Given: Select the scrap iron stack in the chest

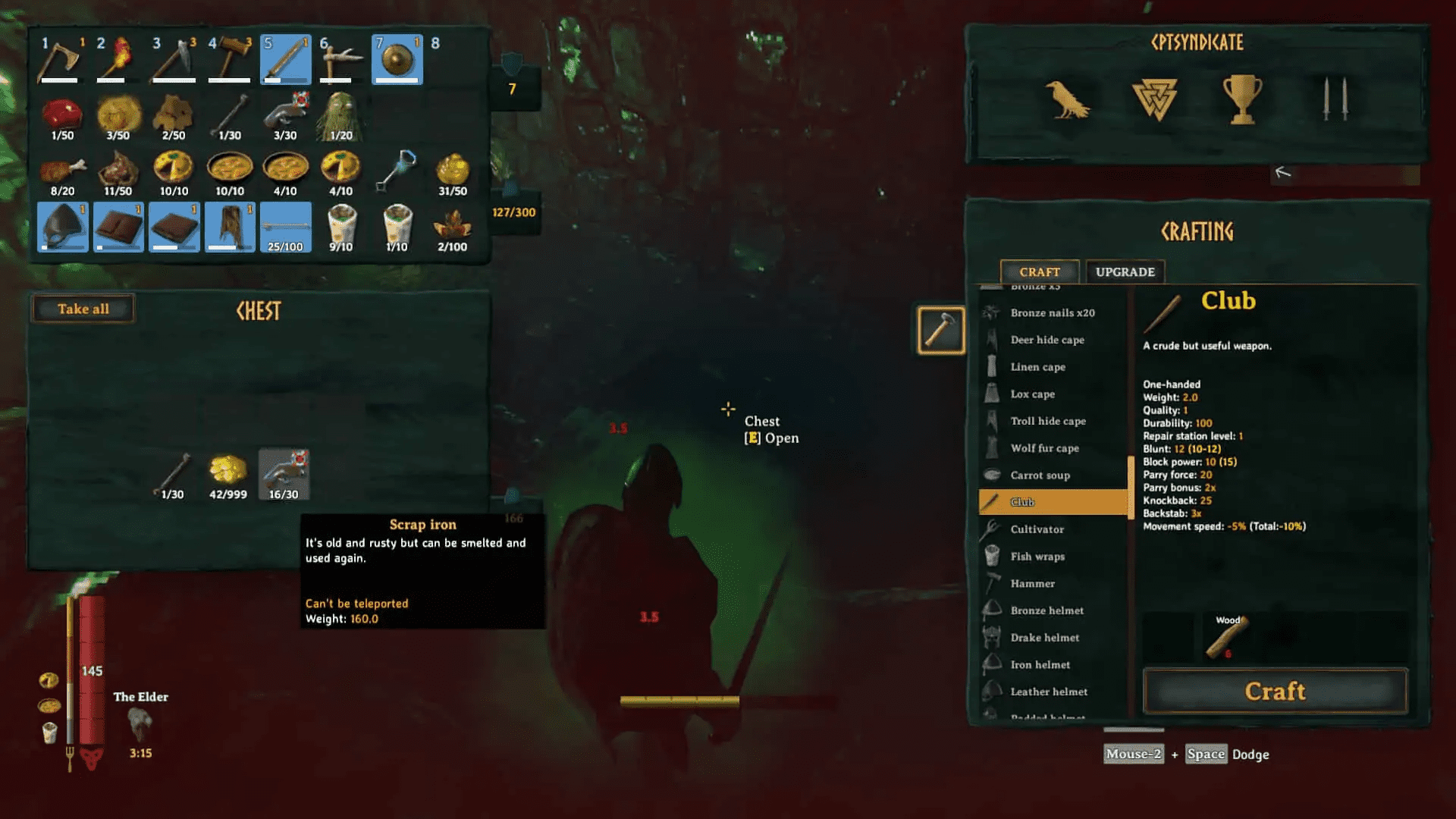Looking at the screenshot, I should click(x=286, y=474).
